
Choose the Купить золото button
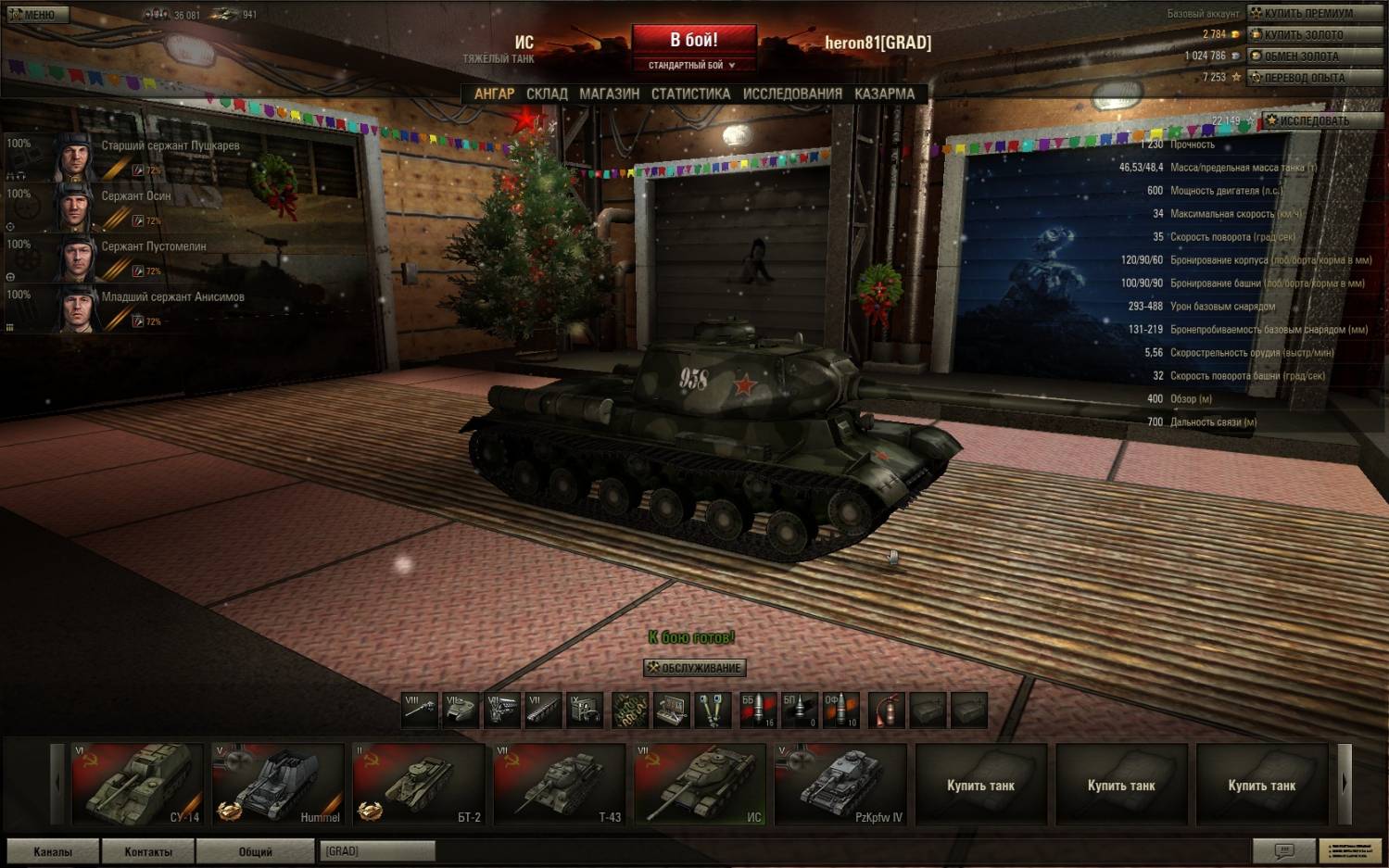pyautogui.click(x=1314, y=34)
